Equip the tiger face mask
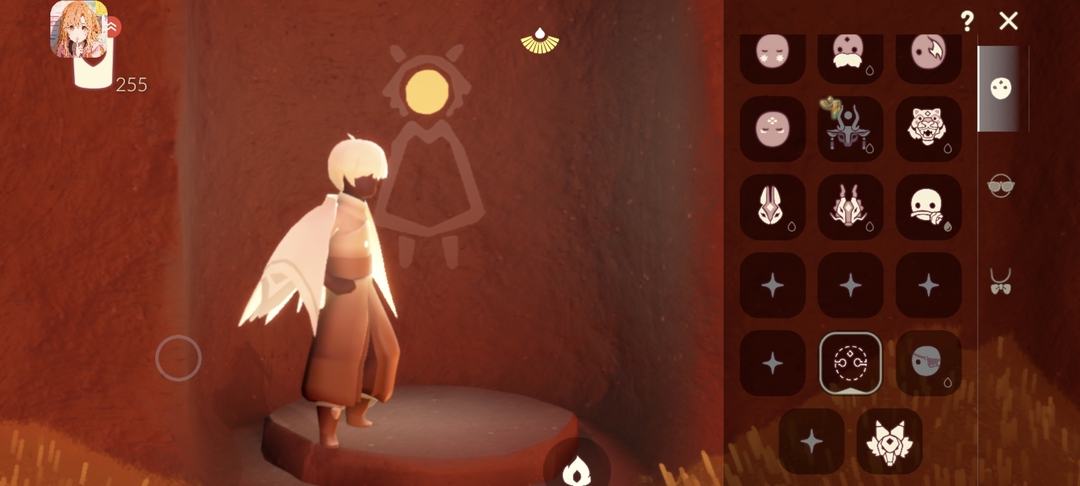Screen dimensions: 1080x486 928,128
